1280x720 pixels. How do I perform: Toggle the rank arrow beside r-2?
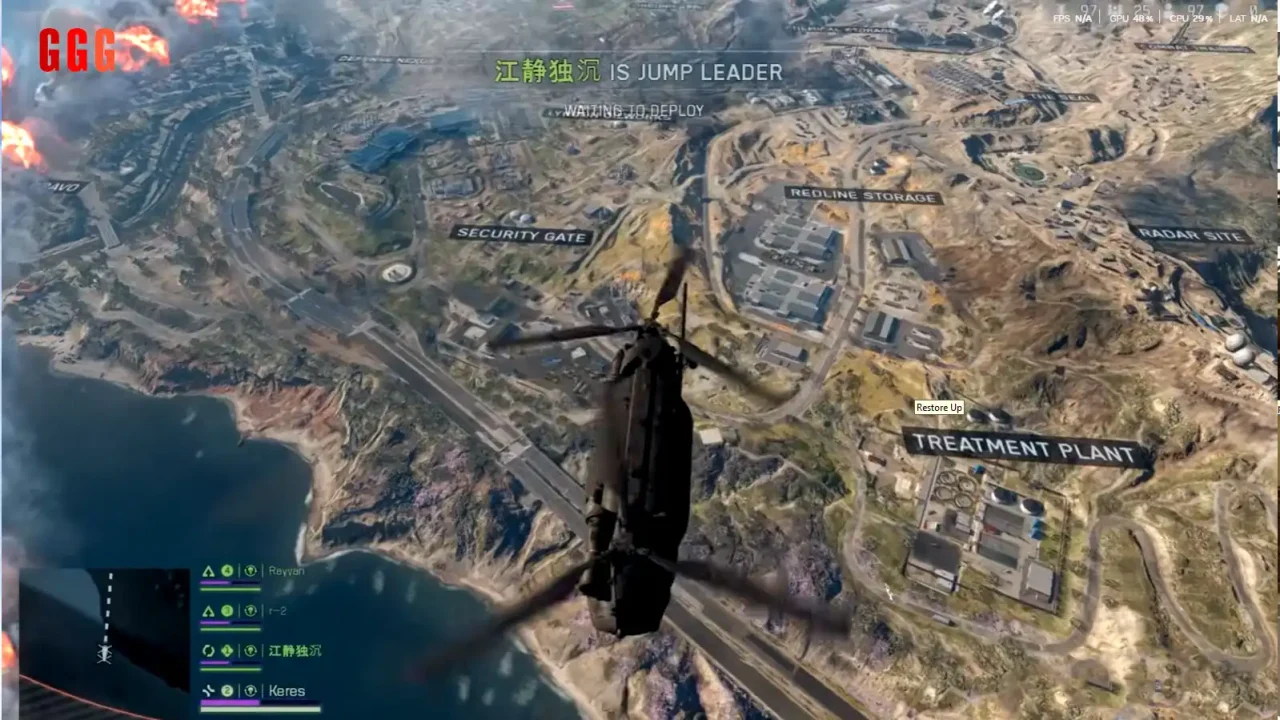(208, 610)
